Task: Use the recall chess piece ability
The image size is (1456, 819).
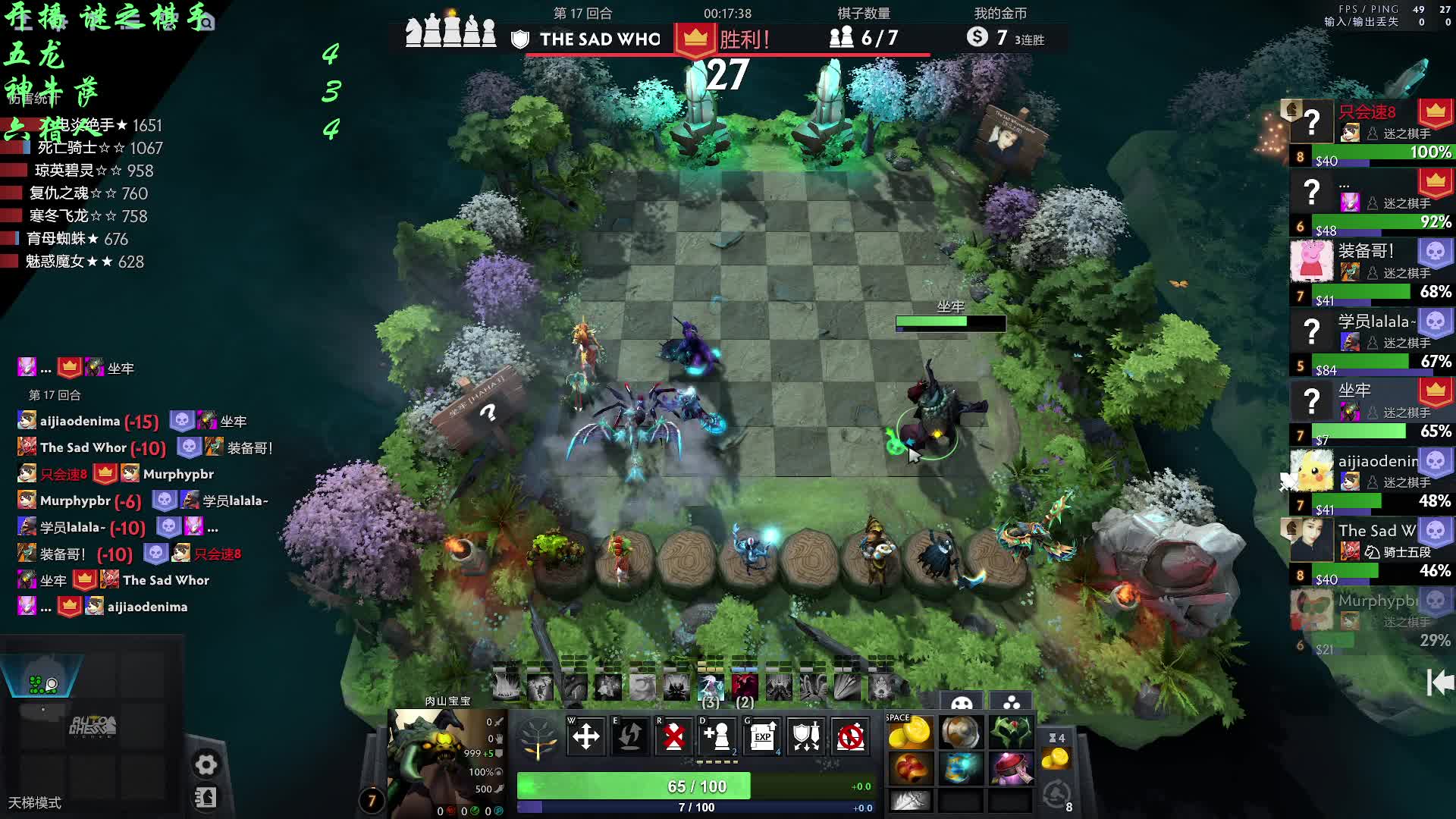Action: [629, 736]
